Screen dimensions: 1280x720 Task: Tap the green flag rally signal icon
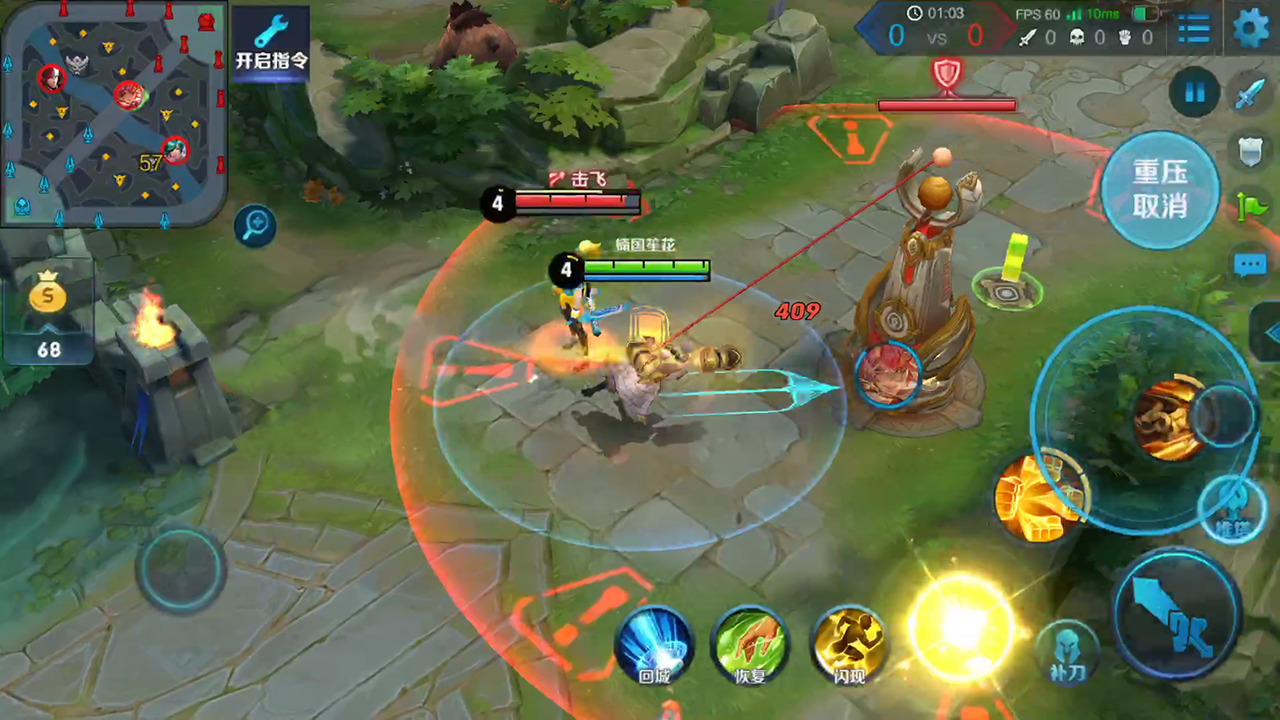click(x=1251, y=207)
